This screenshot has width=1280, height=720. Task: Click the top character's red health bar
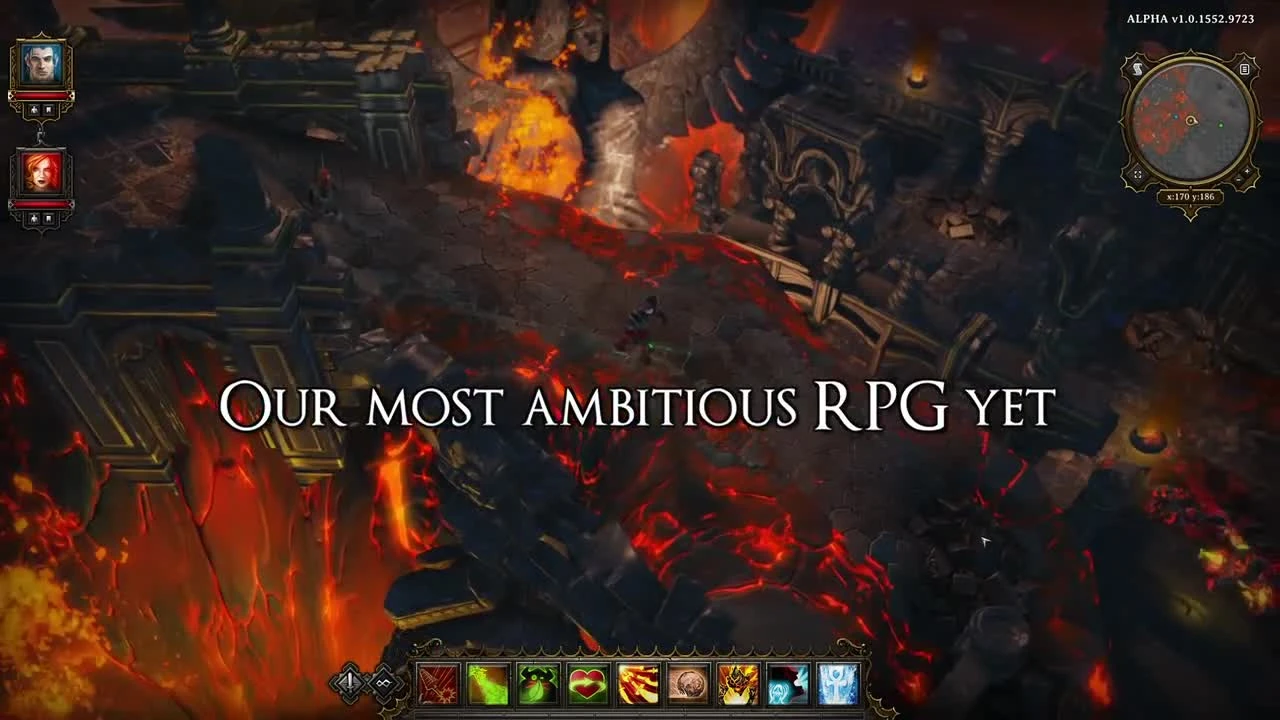pyautogui.click(x=42, y=96)
